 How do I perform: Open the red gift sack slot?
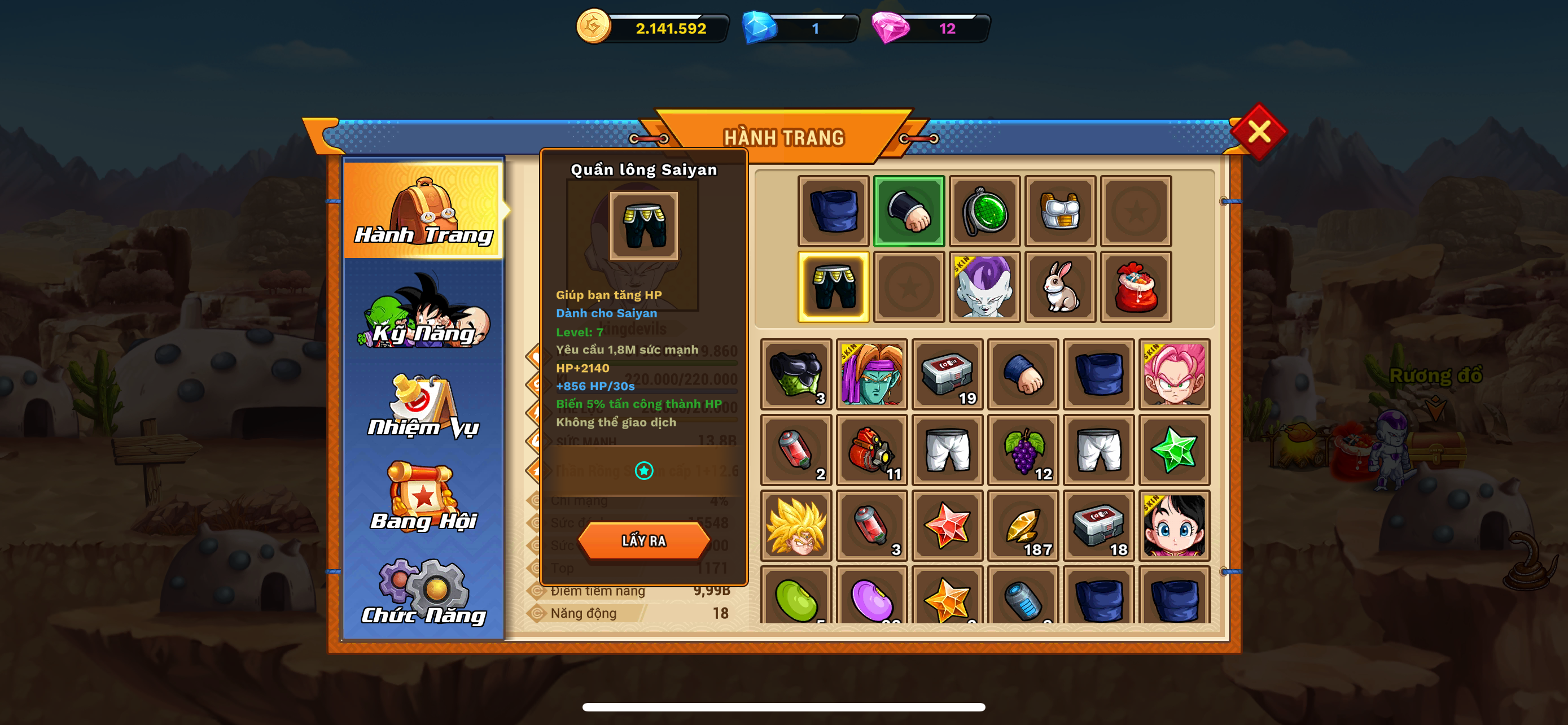tap(1135, 287)
